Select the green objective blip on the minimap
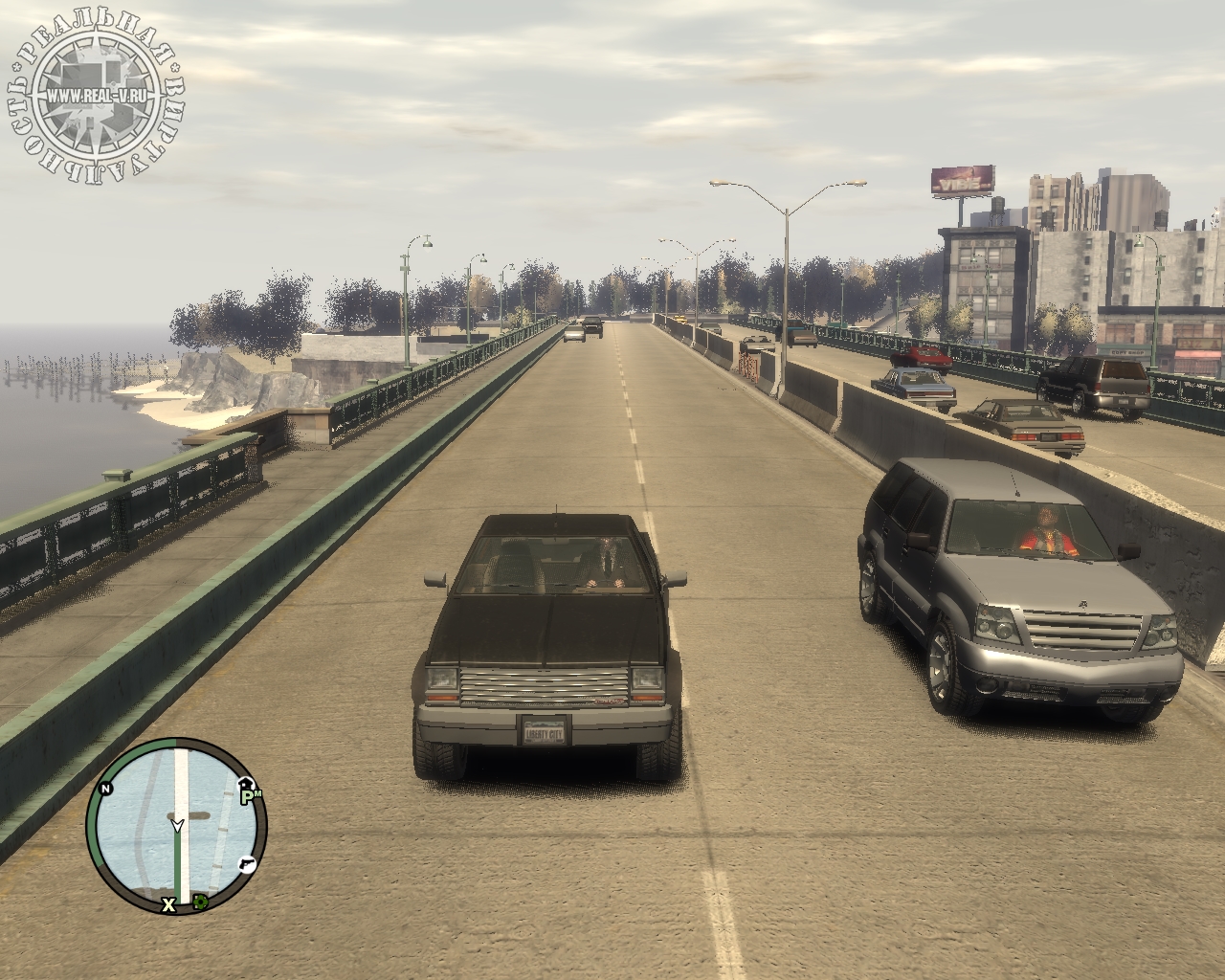The height and width of the screenshot is (980, 1225). (201, 902)
